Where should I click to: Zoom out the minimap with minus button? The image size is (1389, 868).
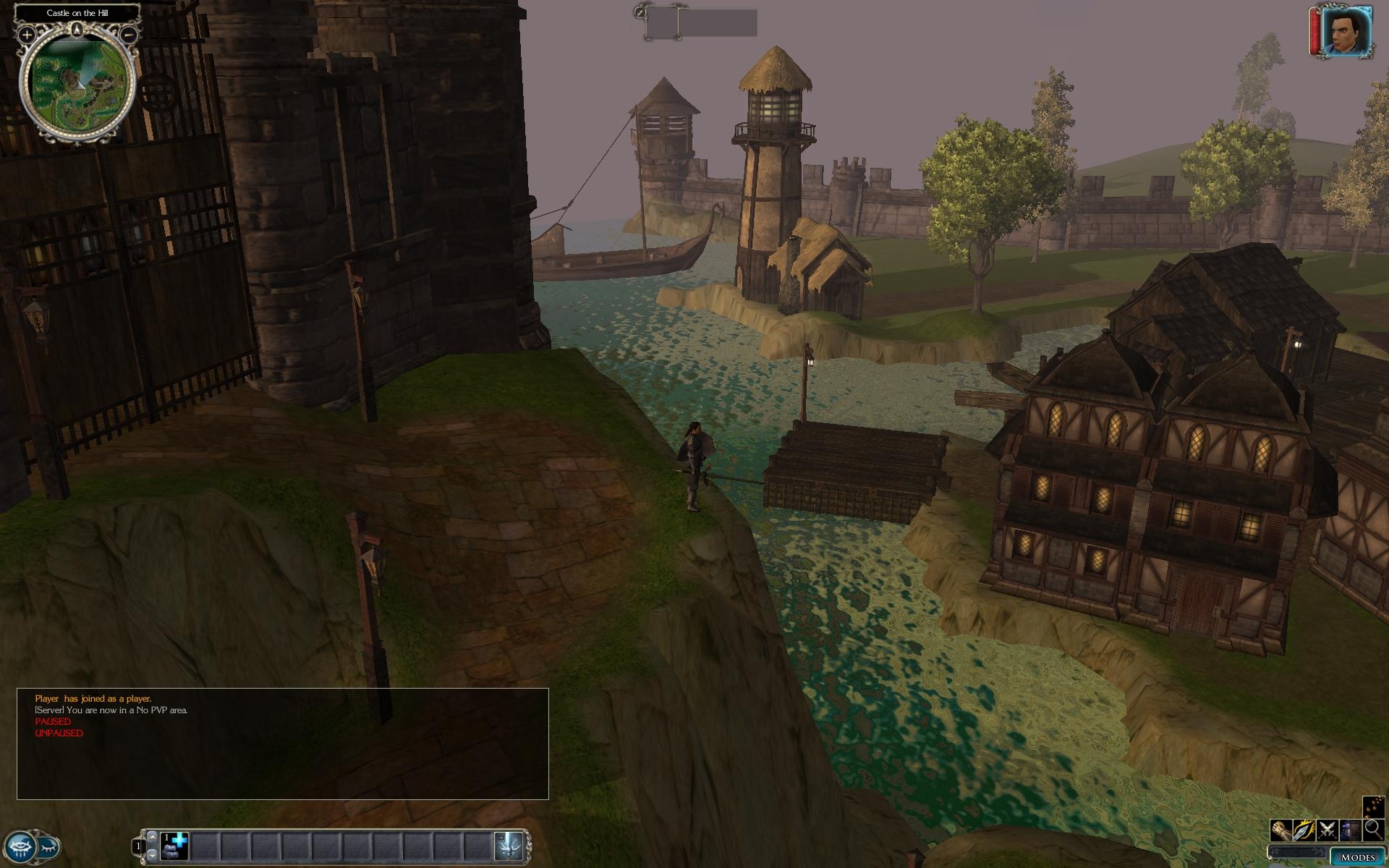point(129,34)
